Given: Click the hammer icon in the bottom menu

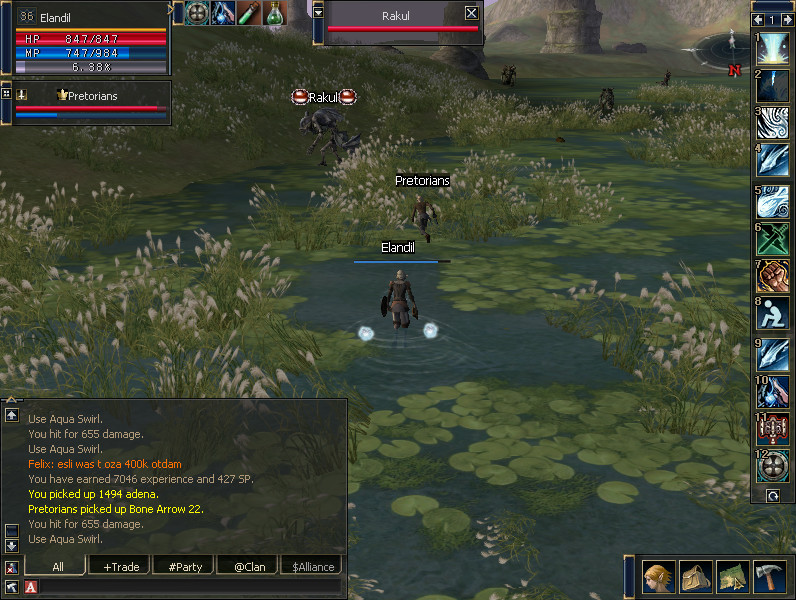Looking at the screenshot, I should [769, 577].
